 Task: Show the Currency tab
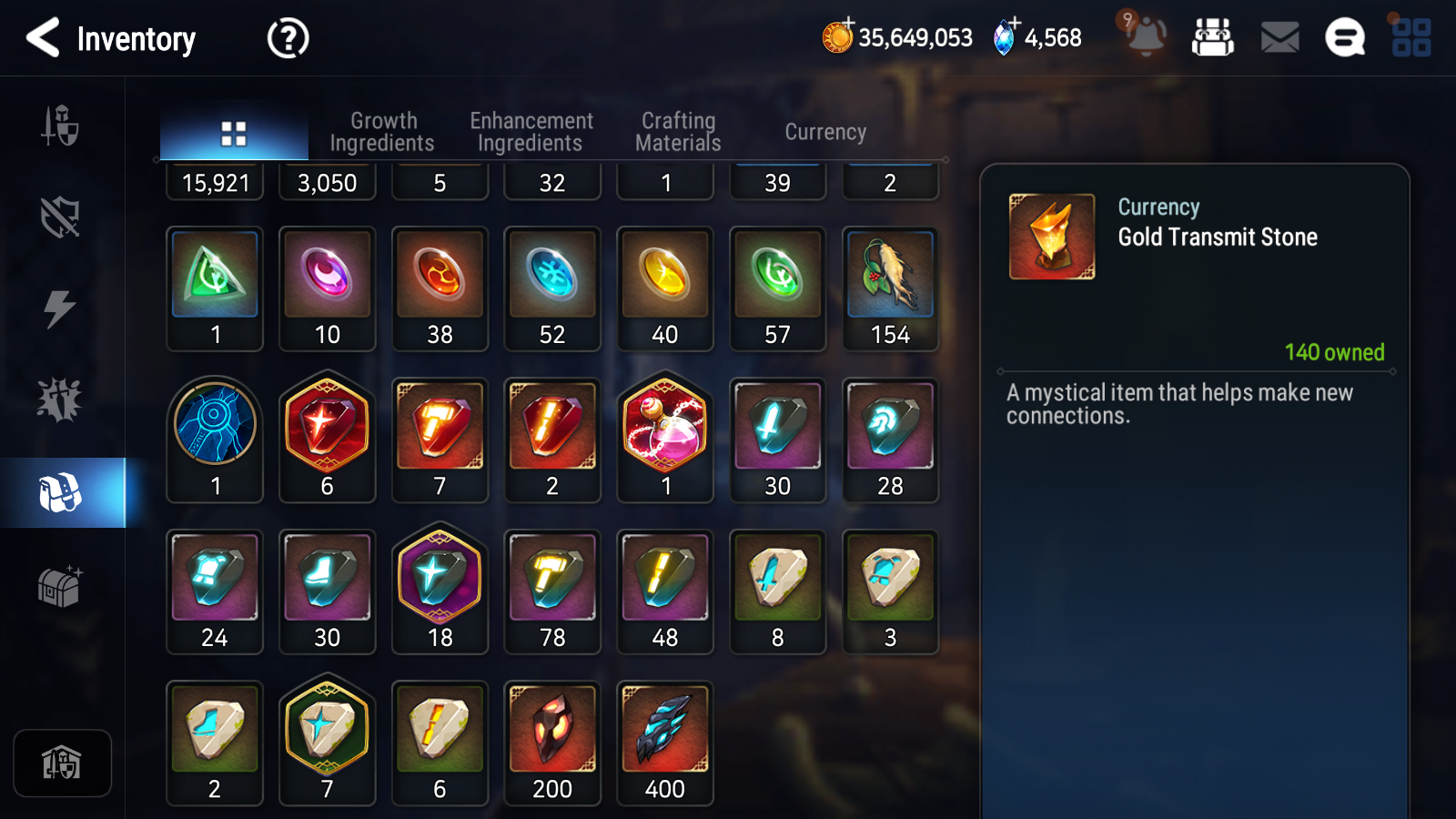click(825, 132)
